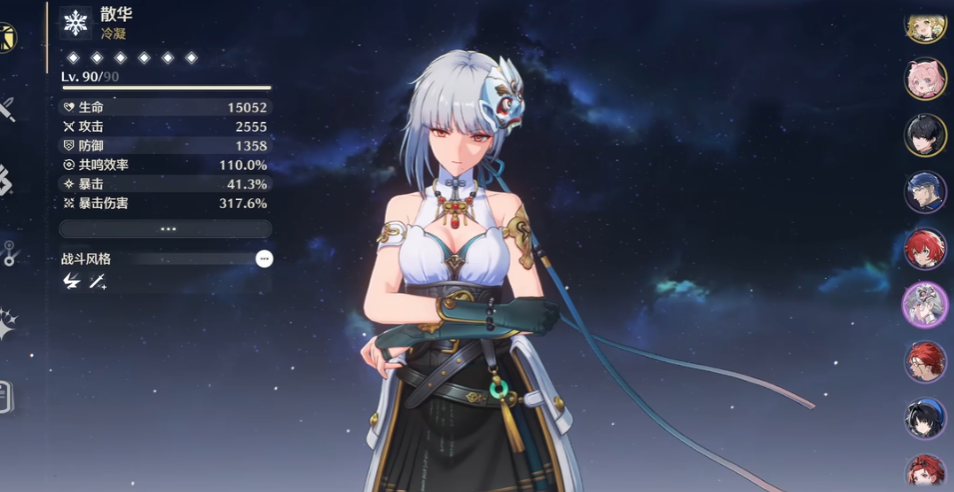The height and width of the screenshot is (492, 954).
Task: Switch to the sword weapon tab
Action: click(6, 108)
